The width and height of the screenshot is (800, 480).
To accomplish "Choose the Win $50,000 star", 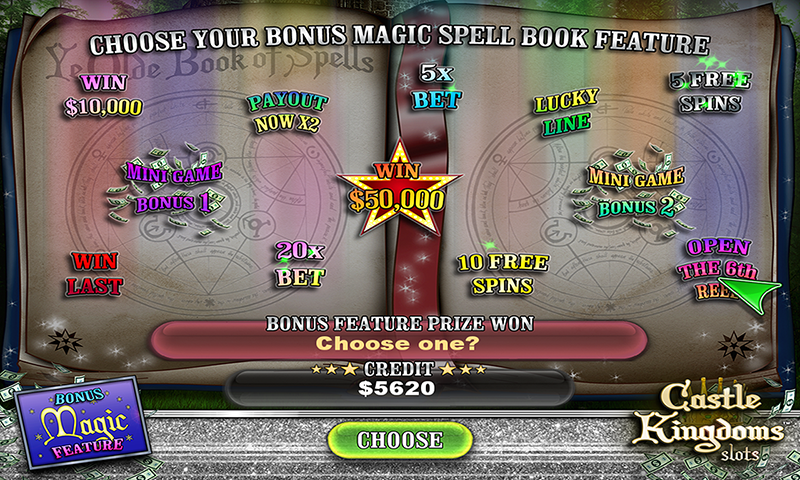I will (x=396, y=189).
